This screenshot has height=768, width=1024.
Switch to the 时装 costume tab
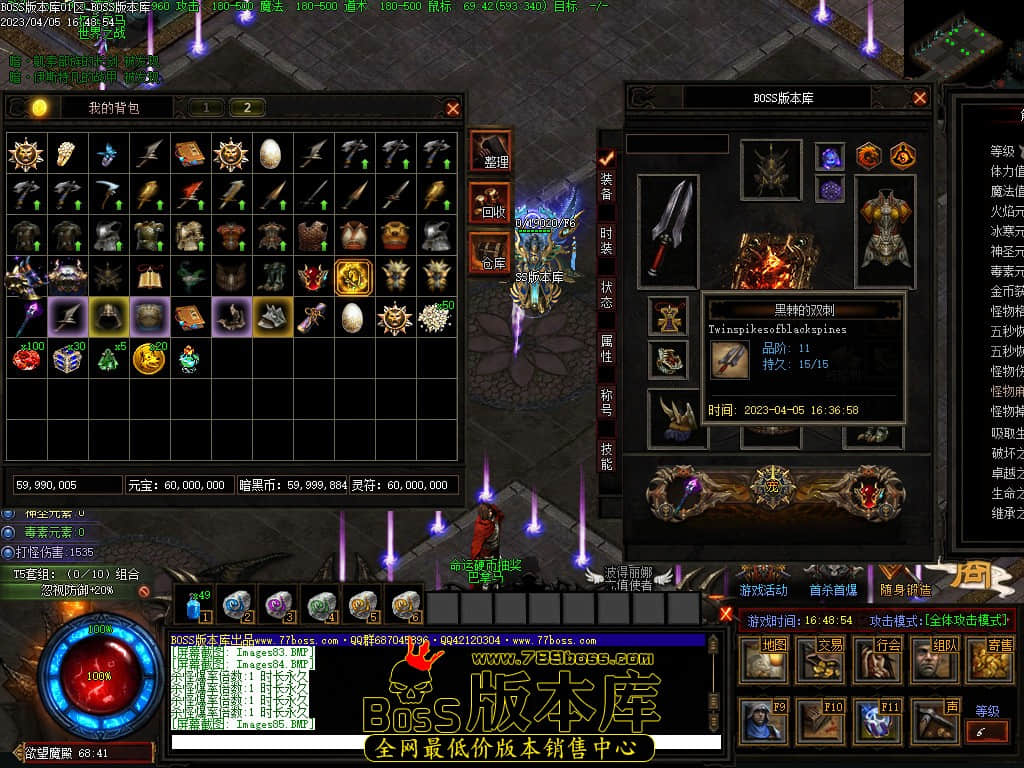607,240
